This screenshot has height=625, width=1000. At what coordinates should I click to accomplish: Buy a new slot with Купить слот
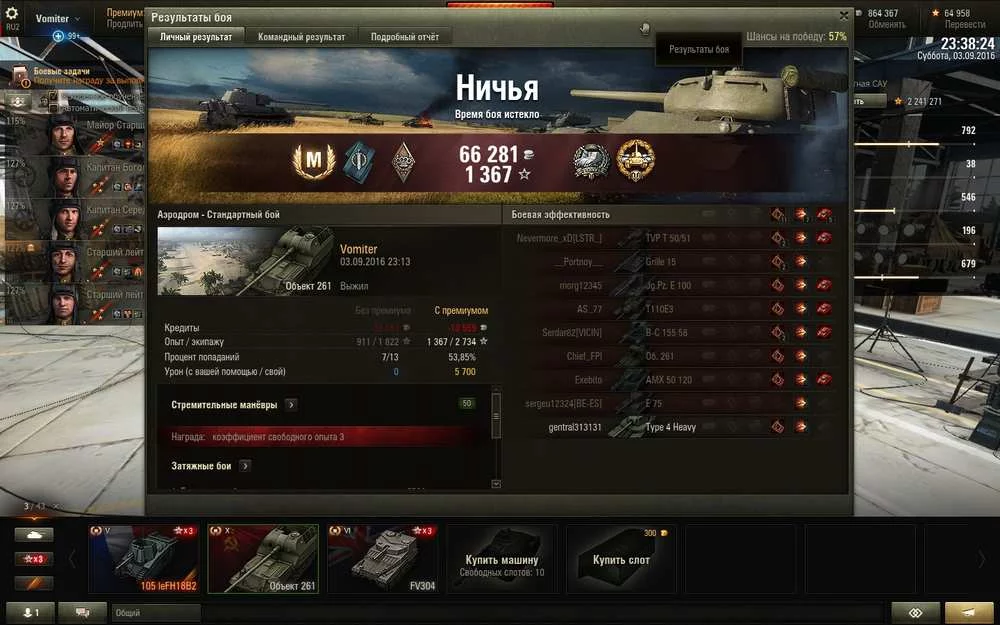[621, 559]
